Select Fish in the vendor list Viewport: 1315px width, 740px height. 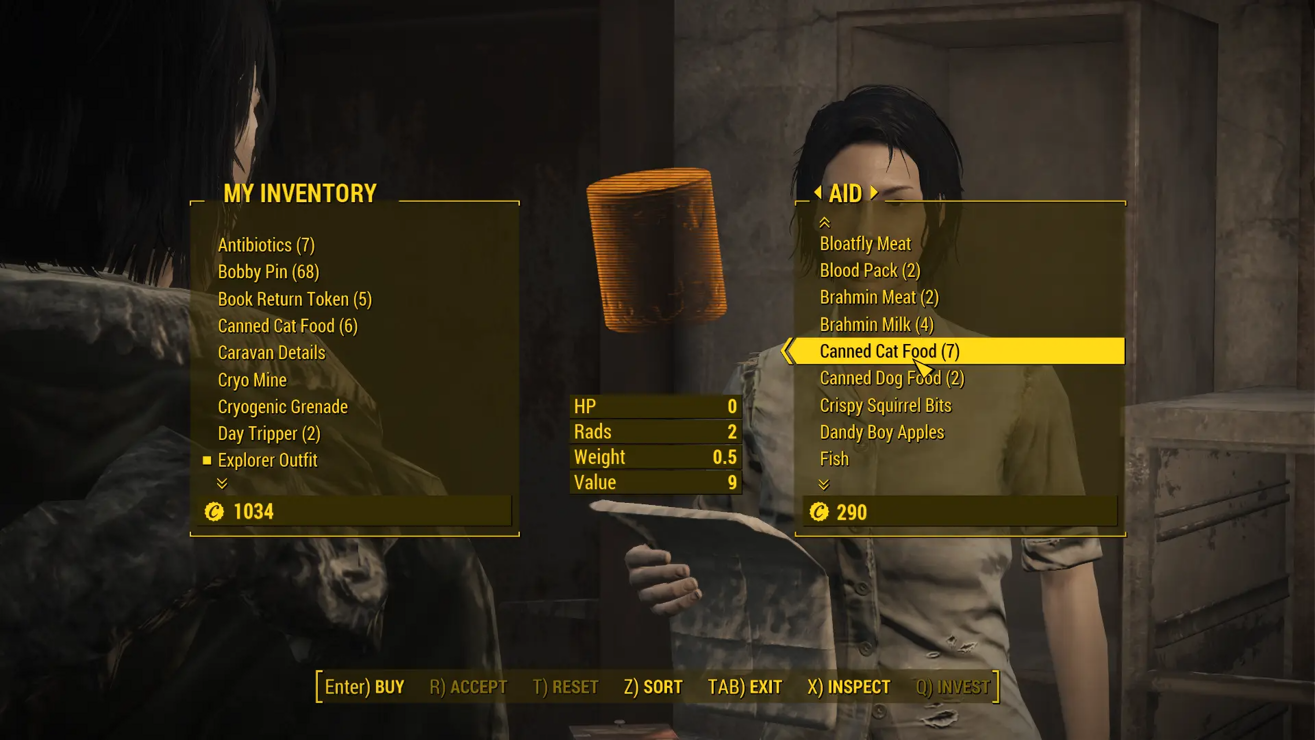[834, 460]
